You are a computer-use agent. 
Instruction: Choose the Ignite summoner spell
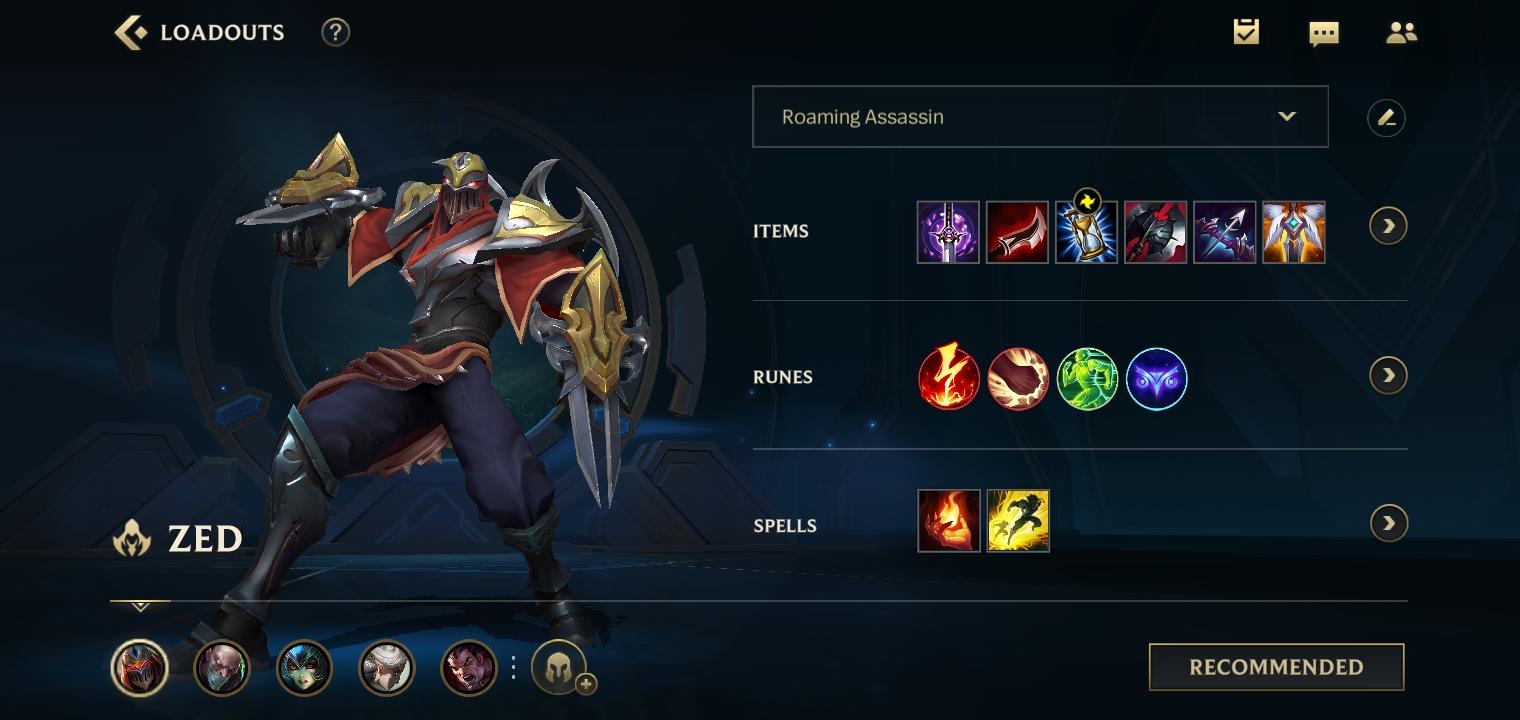click(948, 521)
